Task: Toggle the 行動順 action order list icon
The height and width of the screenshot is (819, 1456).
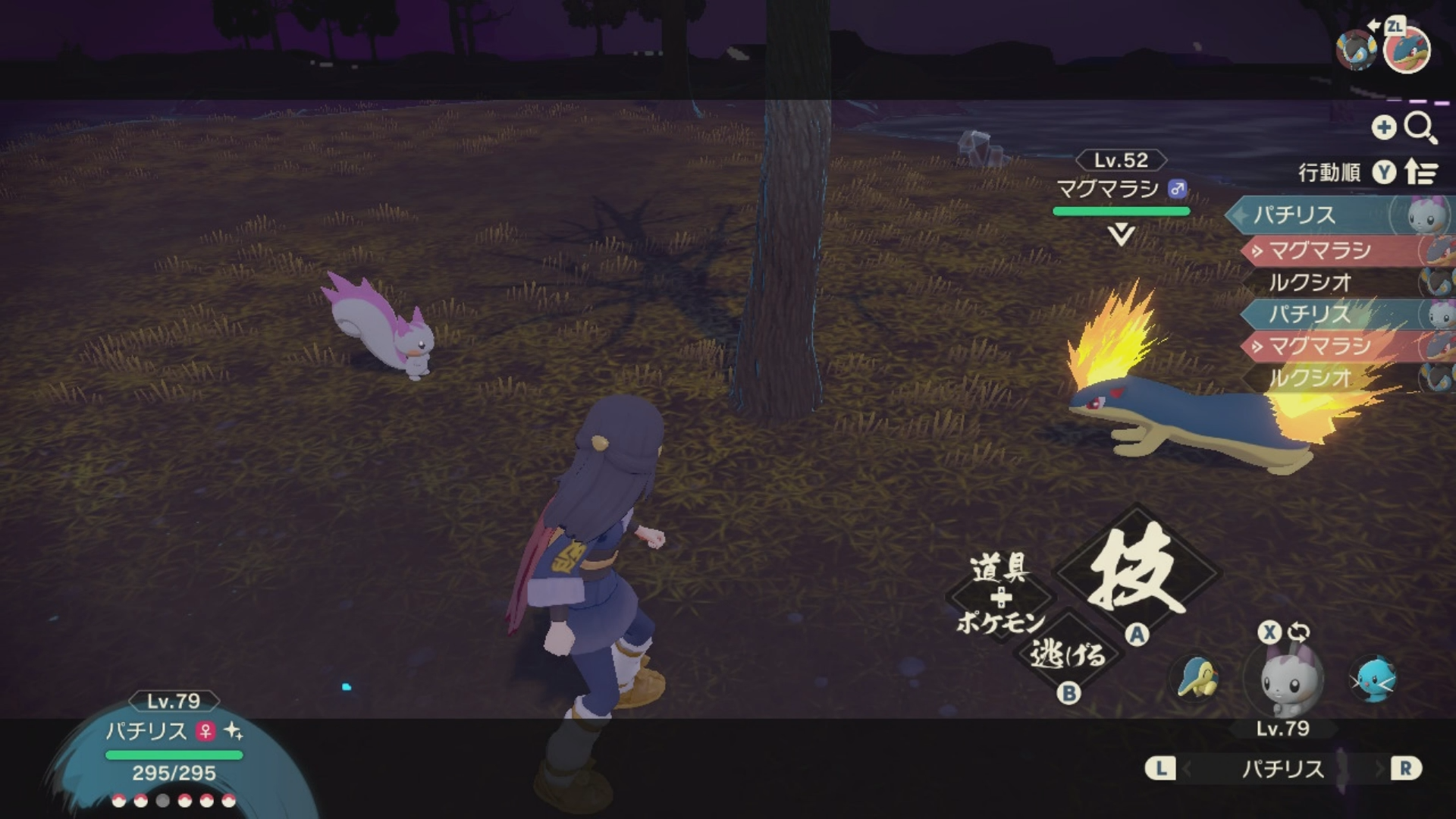Action: pos(1421,173)
